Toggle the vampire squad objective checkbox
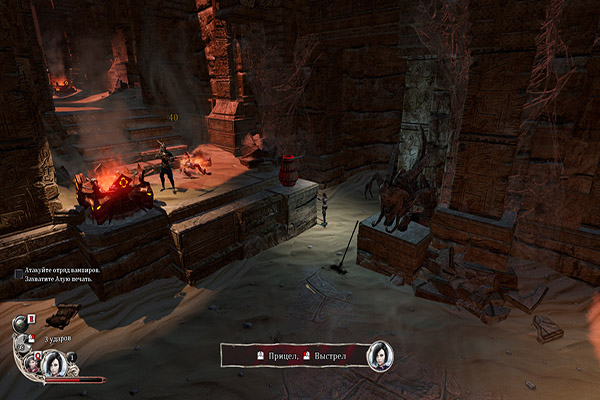 click(19, 273)
